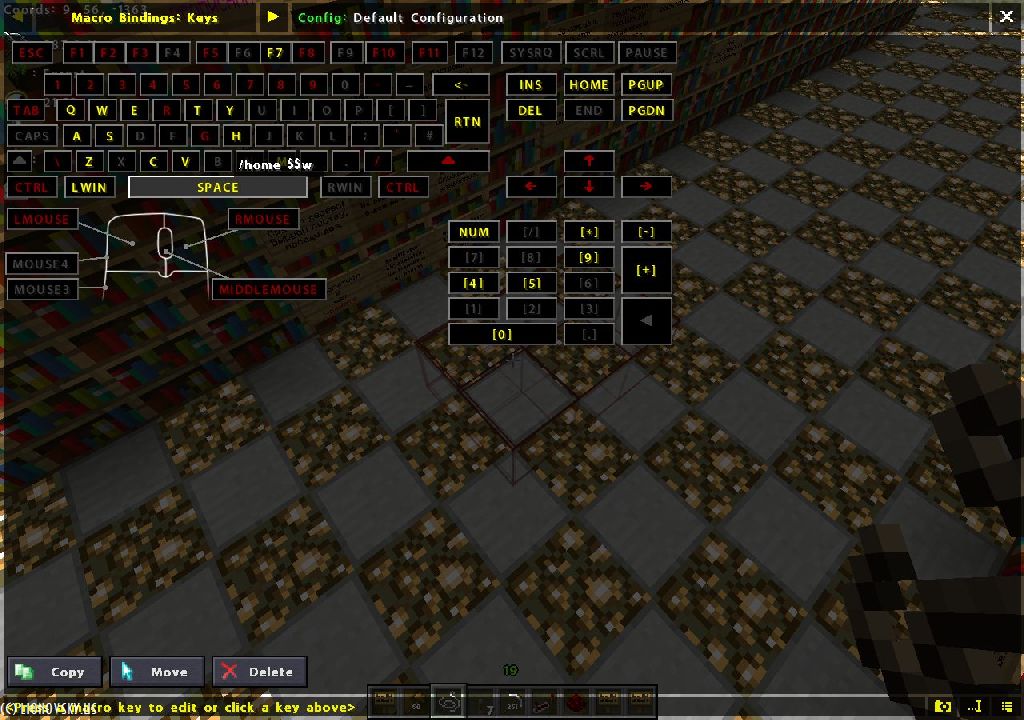Select the ESC key binding
Viewport: 1024px width, 720px height.
click(x=32, y=52)
